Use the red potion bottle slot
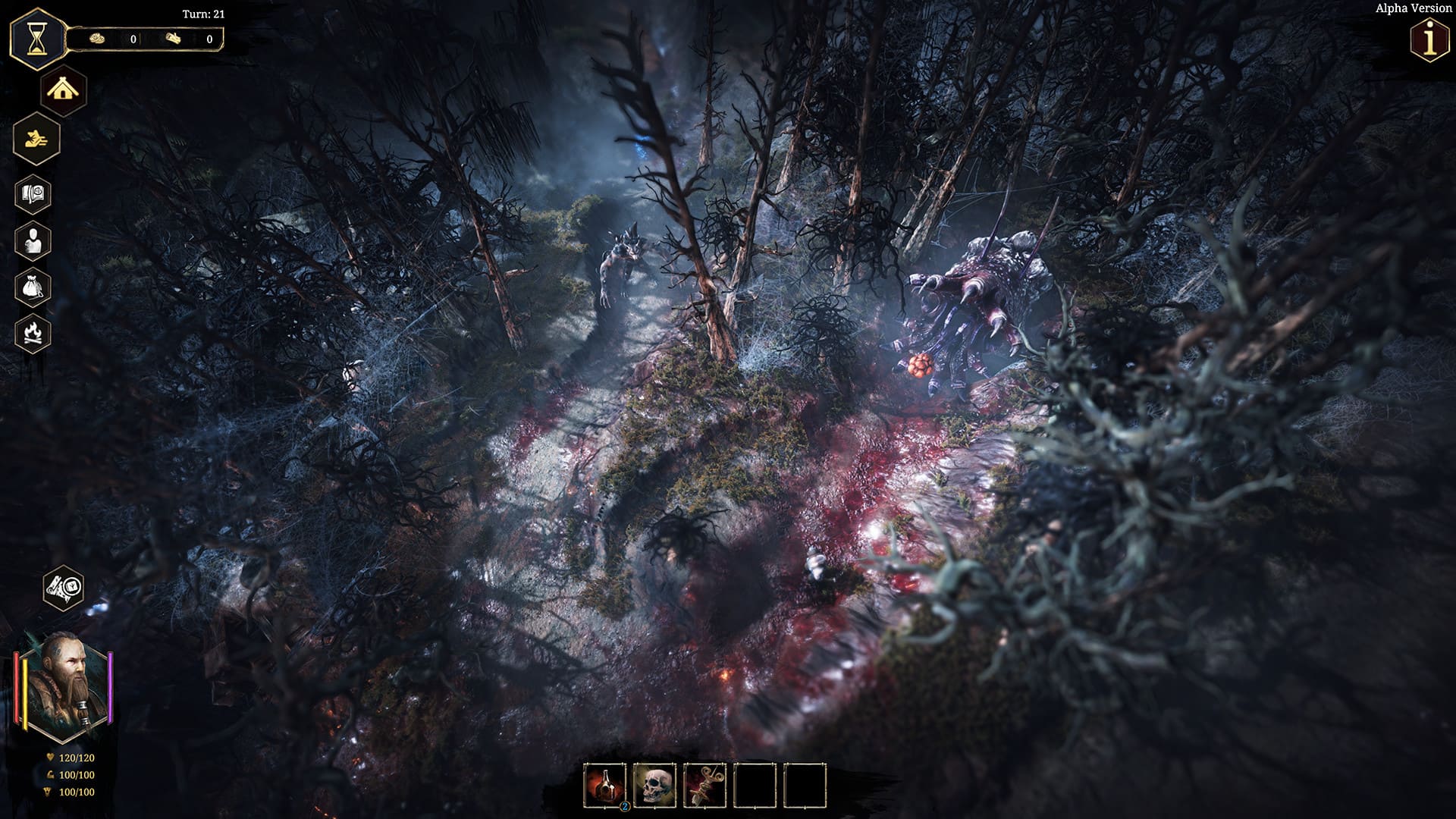The image size is (1456, 819). coord(604,786)
